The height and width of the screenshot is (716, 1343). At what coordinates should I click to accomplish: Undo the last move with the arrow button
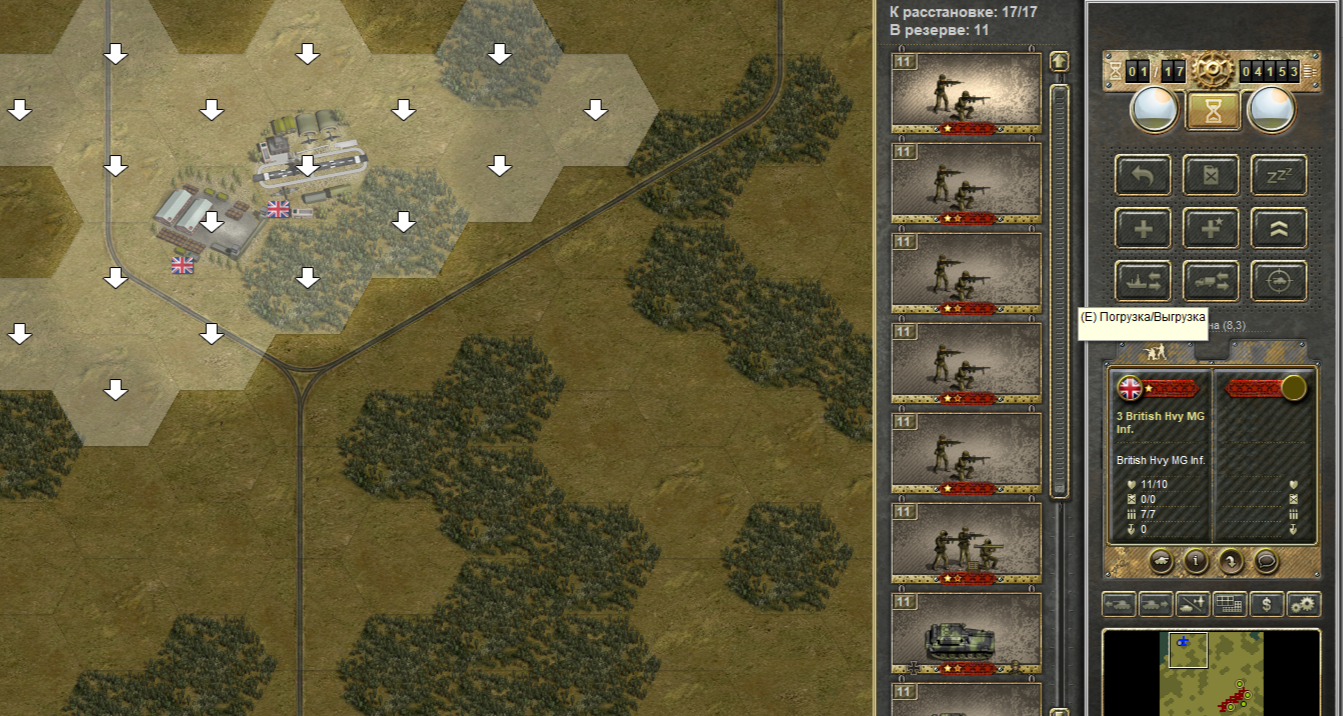click(x=1143, y=175)
